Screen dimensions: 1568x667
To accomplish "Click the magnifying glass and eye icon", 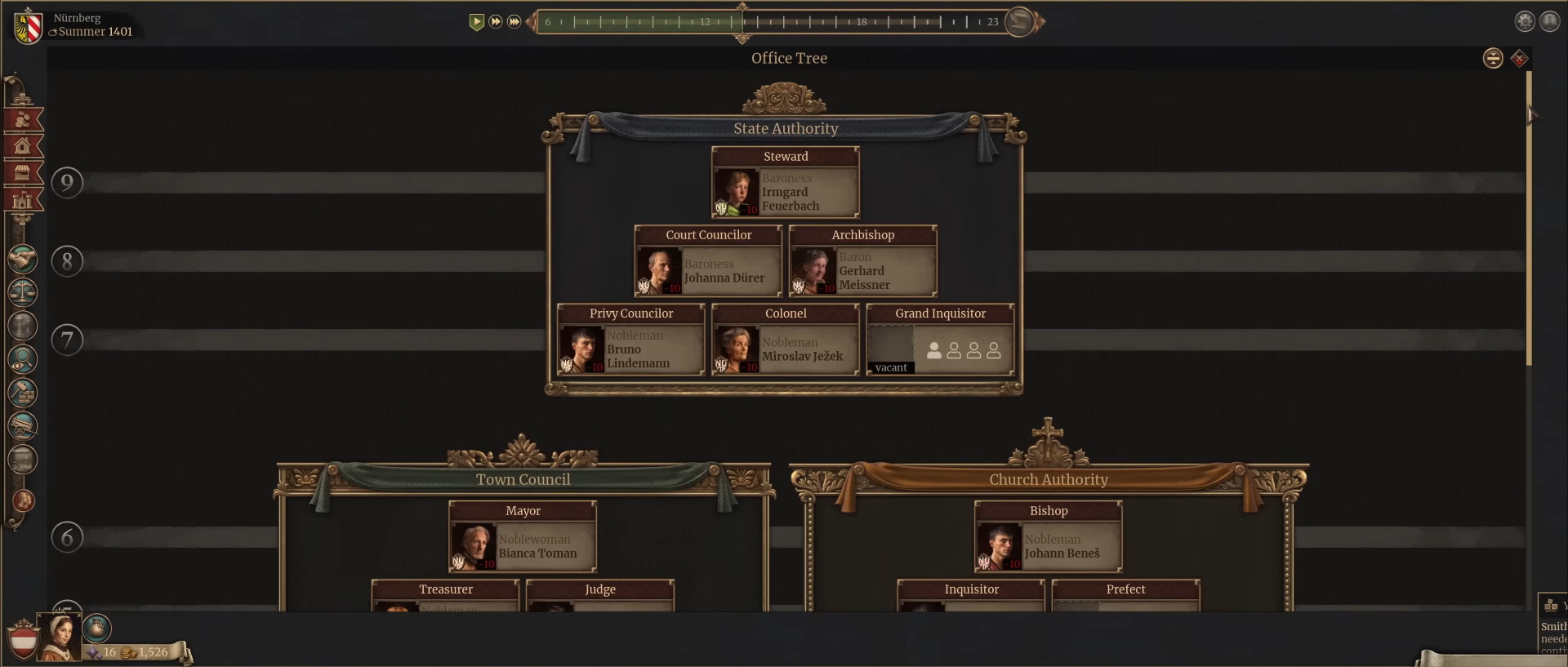I will click(x=23, y=359).
